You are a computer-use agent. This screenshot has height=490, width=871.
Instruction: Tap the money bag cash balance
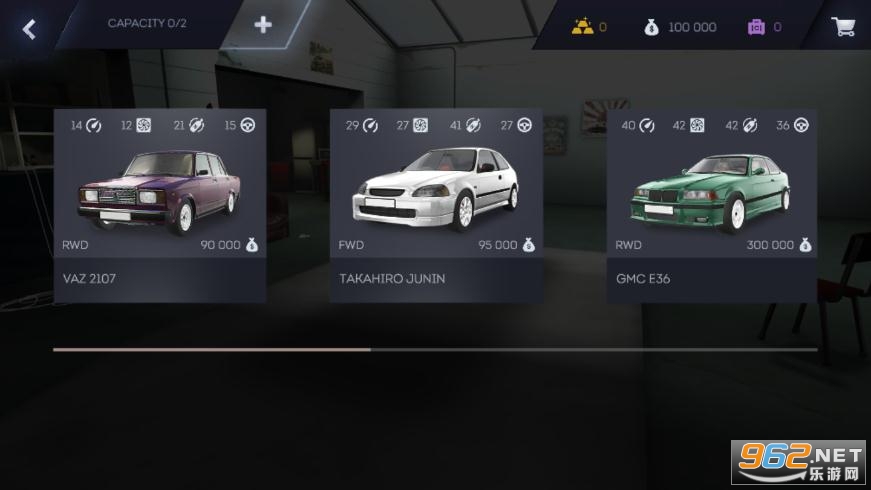(680, 27)
